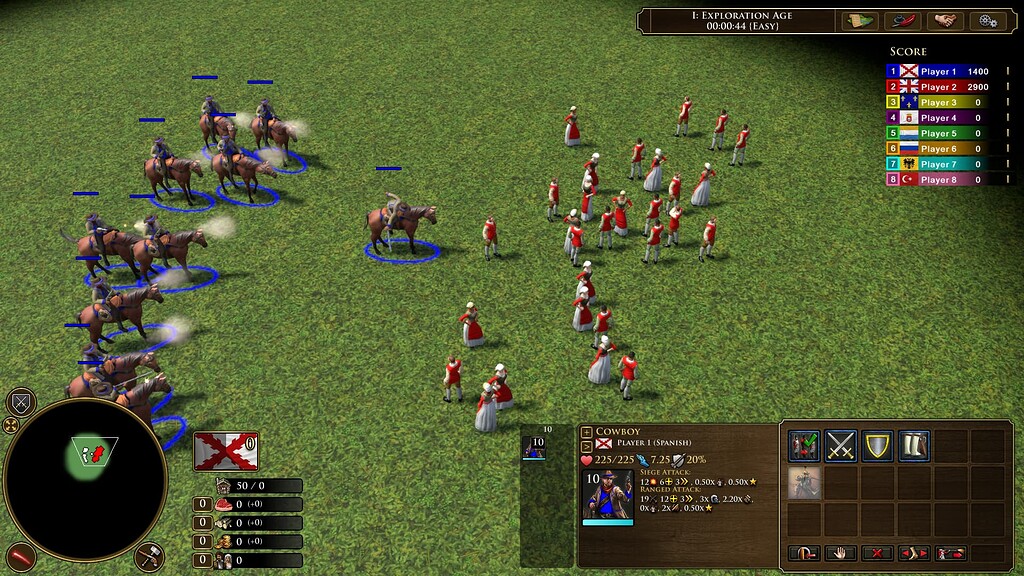This screenshot has height=576, width=1024.
Task: Choose the crossed swords attack stance
Action: tap(842, 446)
